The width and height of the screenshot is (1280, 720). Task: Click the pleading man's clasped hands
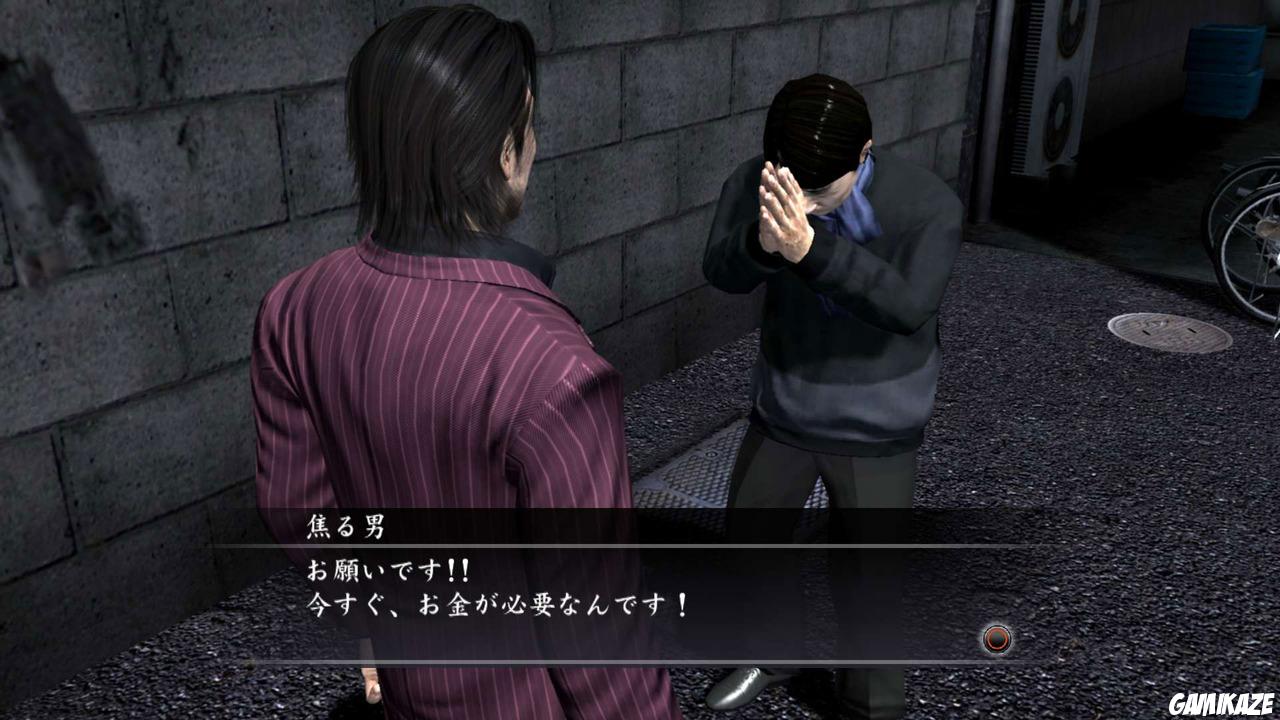(x=780, y=204)
